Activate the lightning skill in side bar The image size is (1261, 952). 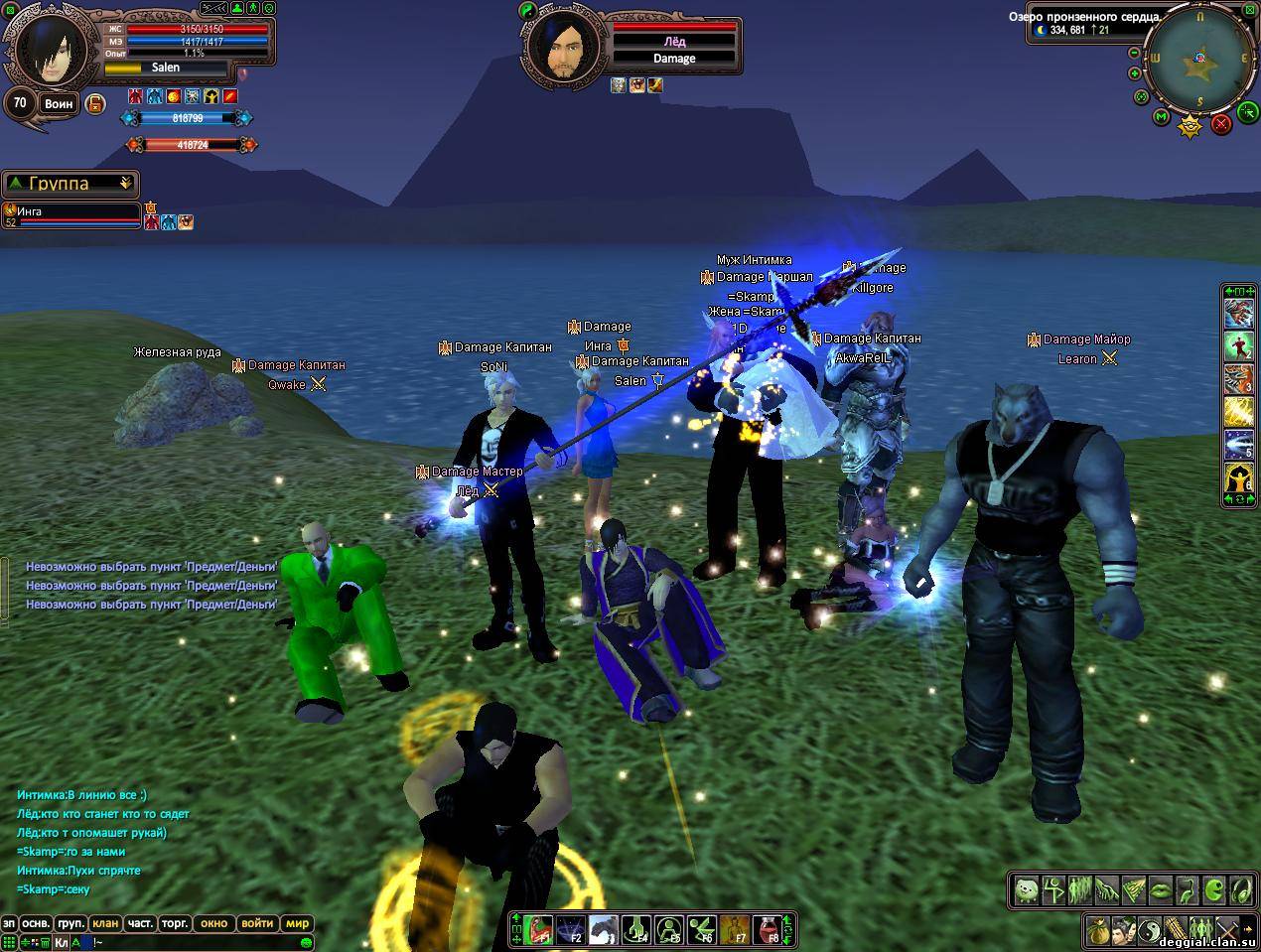tap(1237, 410)
